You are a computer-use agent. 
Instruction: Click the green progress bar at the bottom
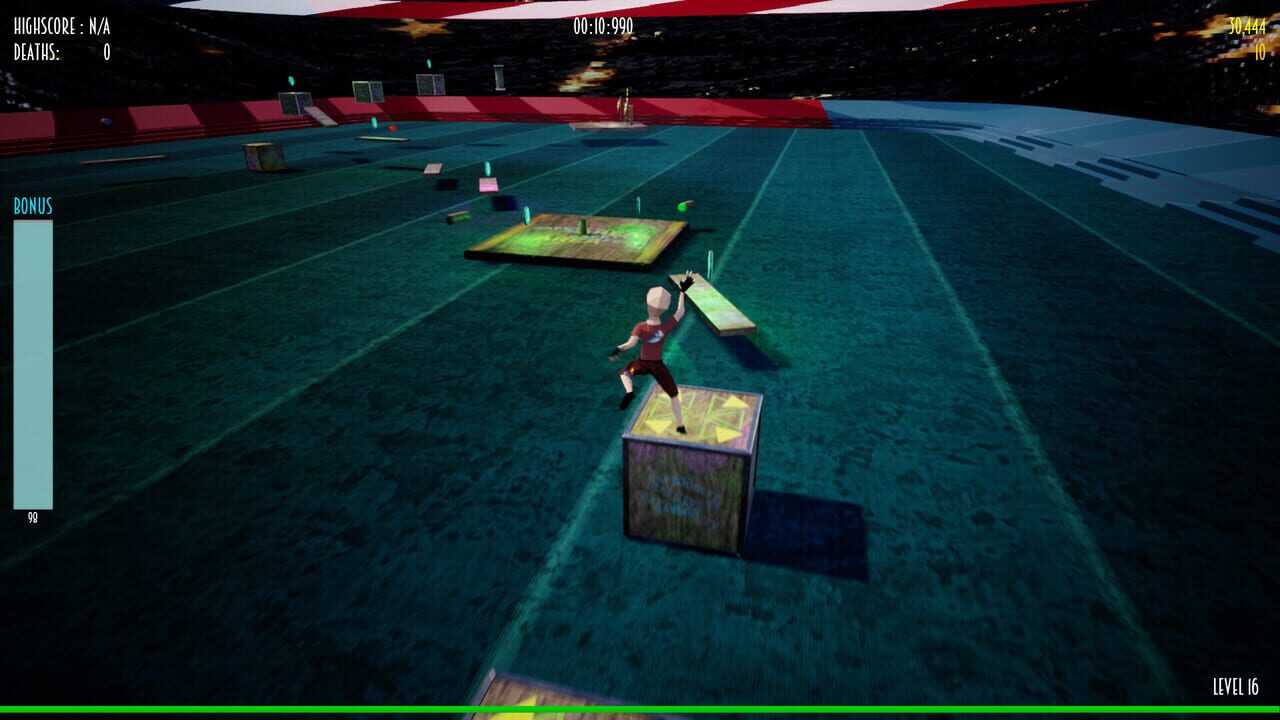[640, 708]
